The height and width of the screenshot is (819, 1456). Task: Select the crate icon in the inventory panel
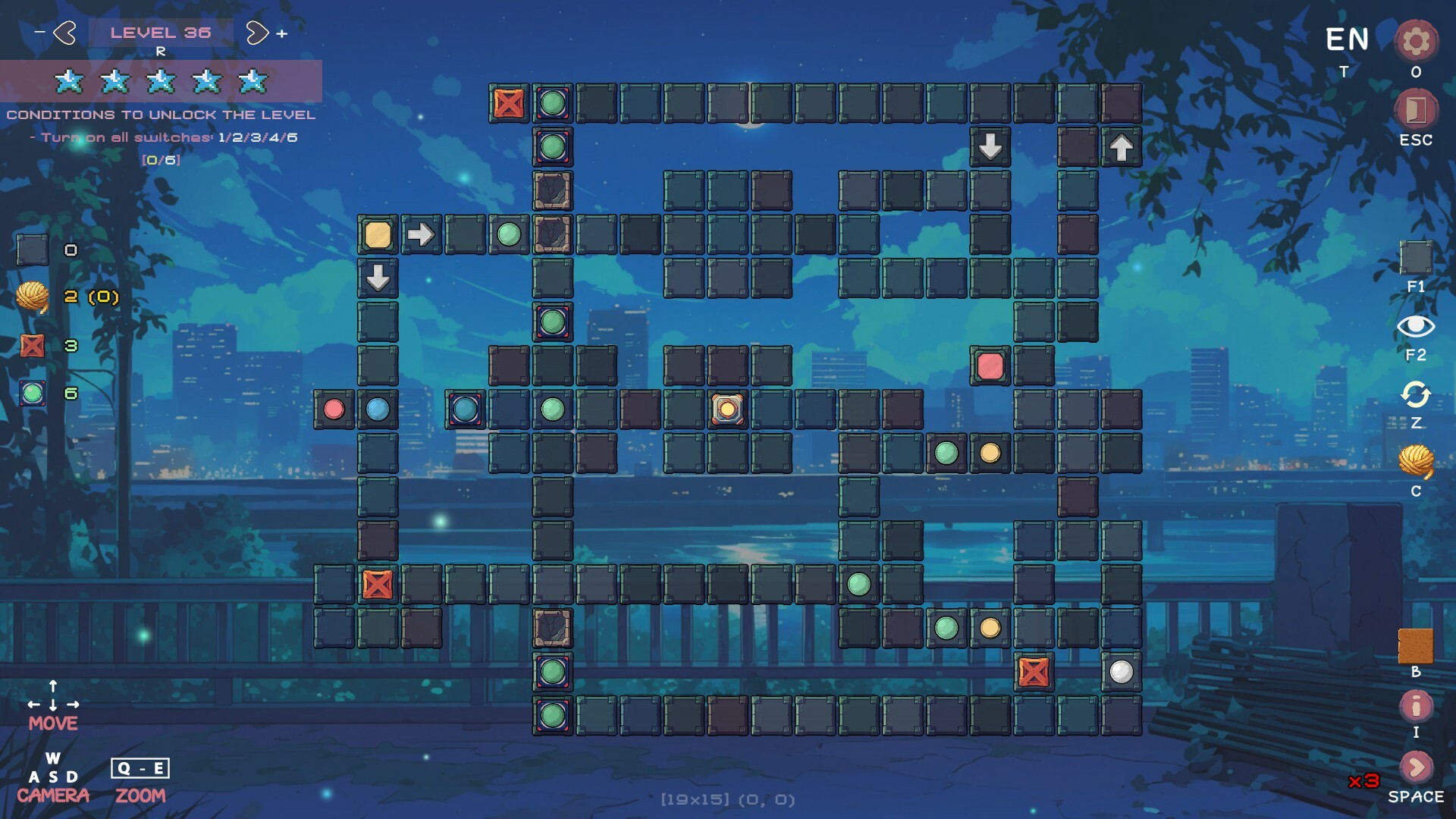(33, 346)
